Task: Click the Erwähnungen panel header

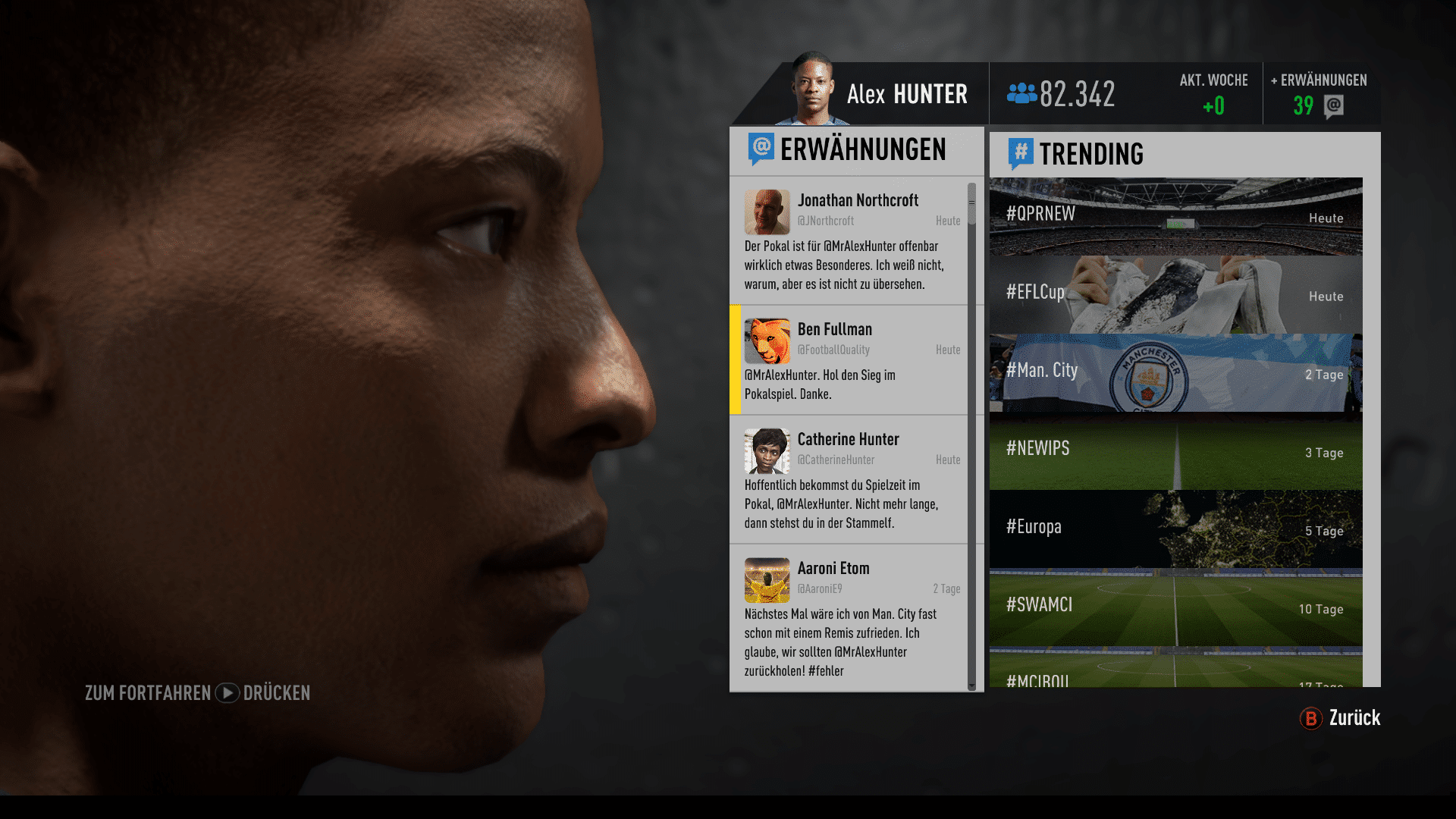Action: pyautogui.click(x=855, y=150)
